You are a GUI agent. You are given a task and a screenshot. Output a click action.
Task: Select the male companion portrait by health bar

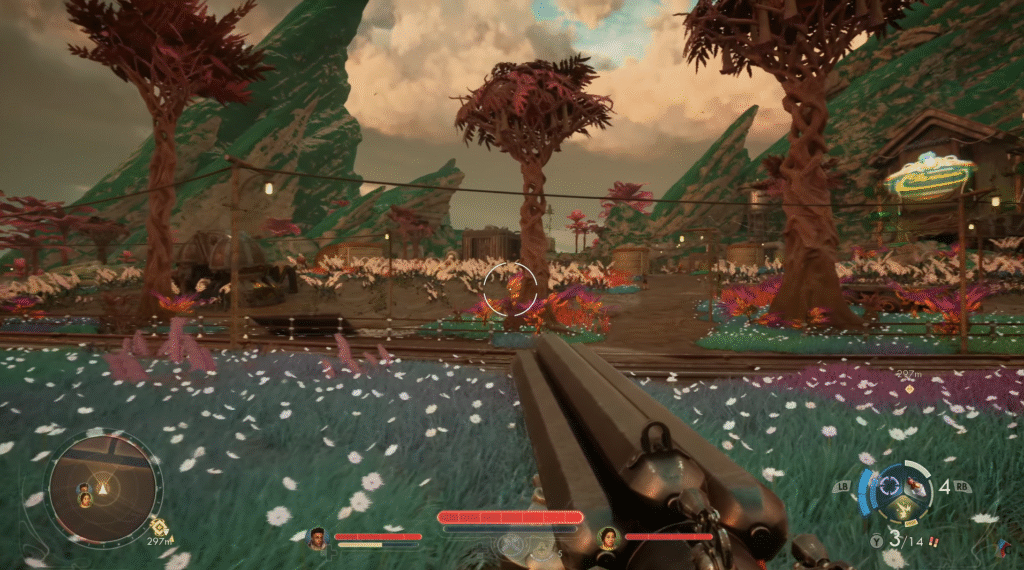[318, 539]
